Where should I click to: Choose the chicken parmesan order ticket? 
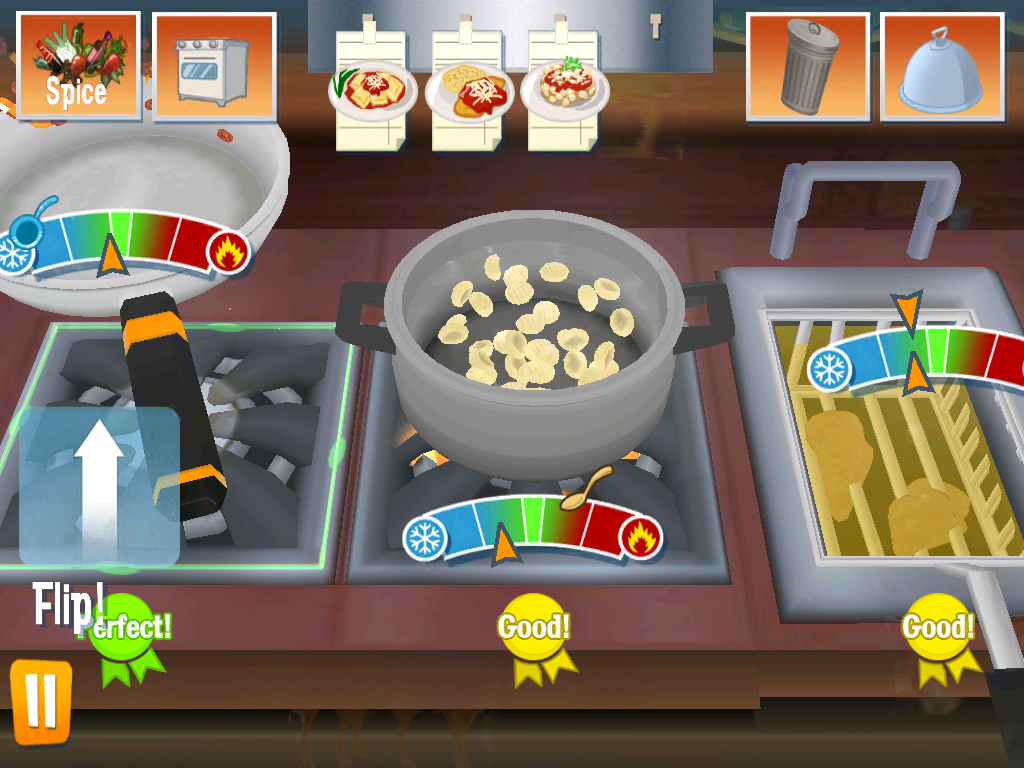point(467,90)
